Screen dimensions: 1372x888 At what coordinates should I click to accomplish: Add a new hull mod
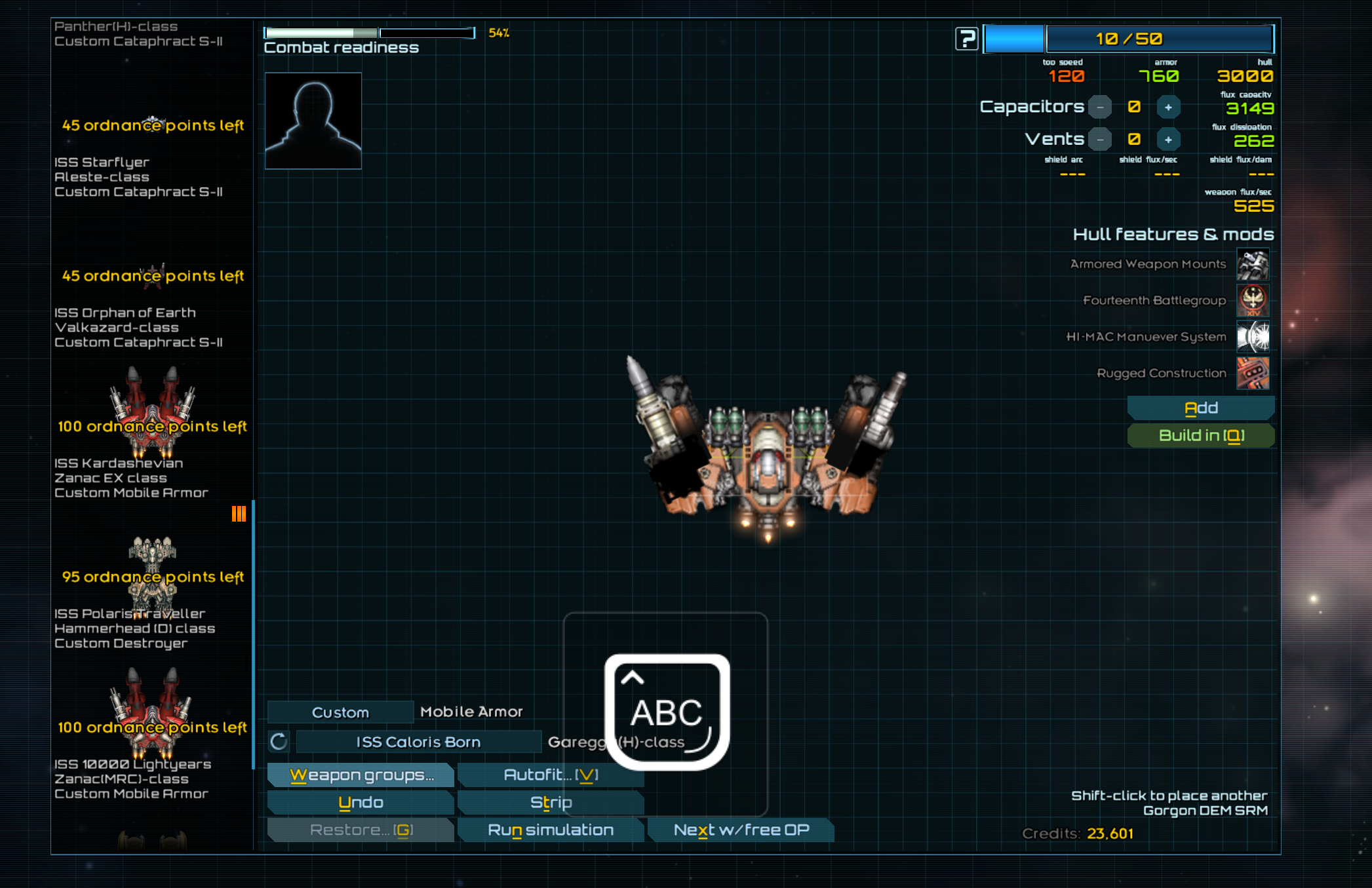point(1200,408)
